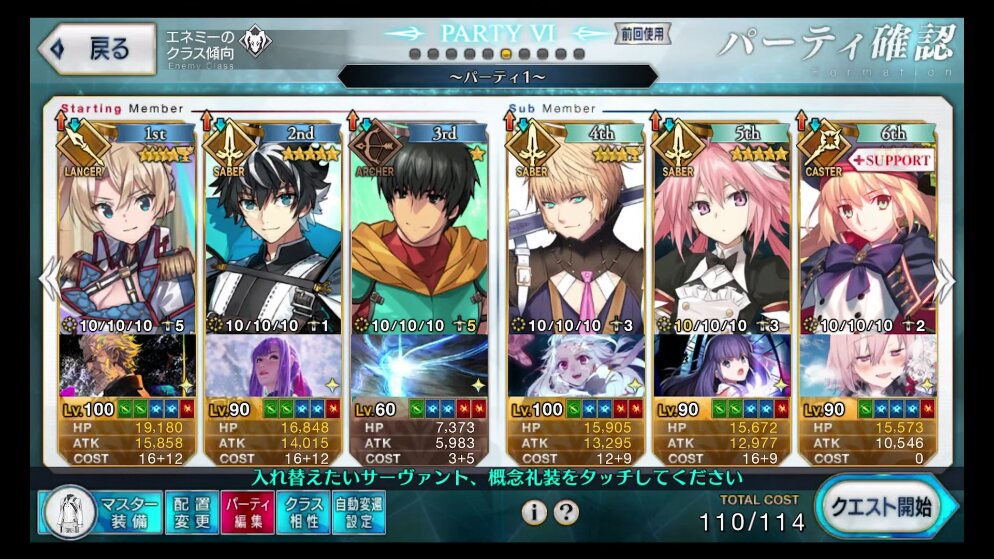
Task: Click the info 'i' icon
Action: pos(534,513)
